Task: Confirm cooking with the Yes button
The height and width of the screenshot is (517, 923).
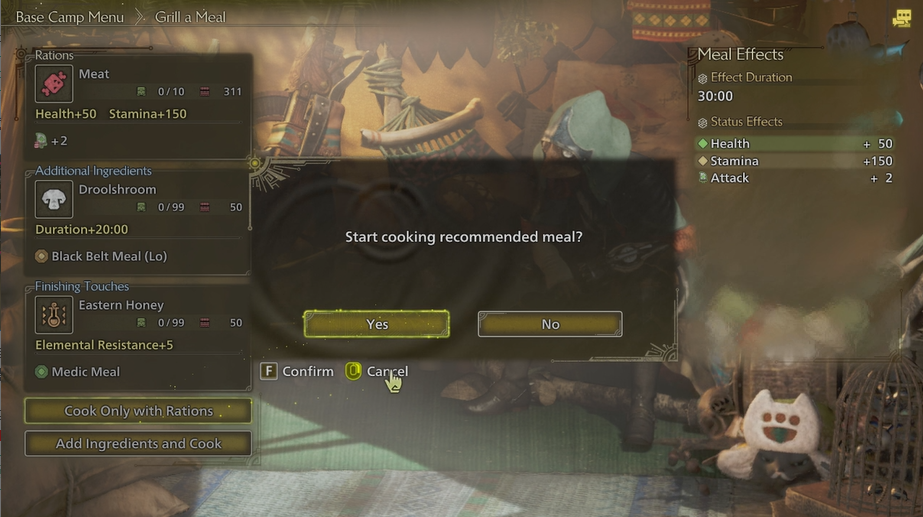Action: coord(377,324)
